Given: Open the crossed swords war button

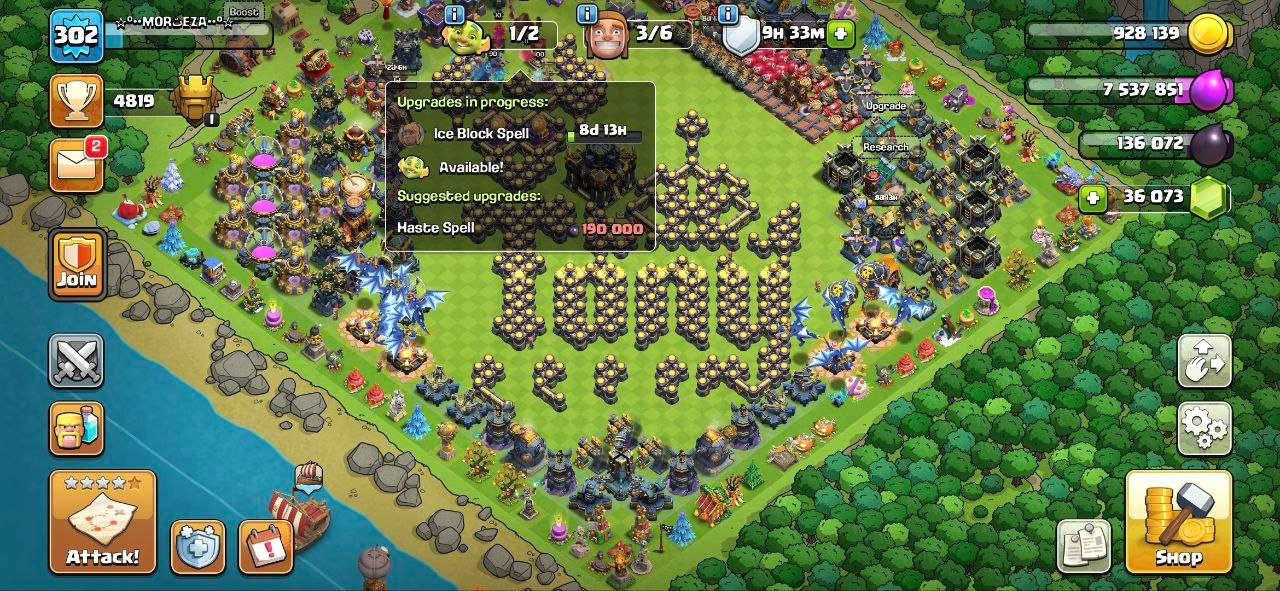Looking at the screenshot, I should click(77, 361).
